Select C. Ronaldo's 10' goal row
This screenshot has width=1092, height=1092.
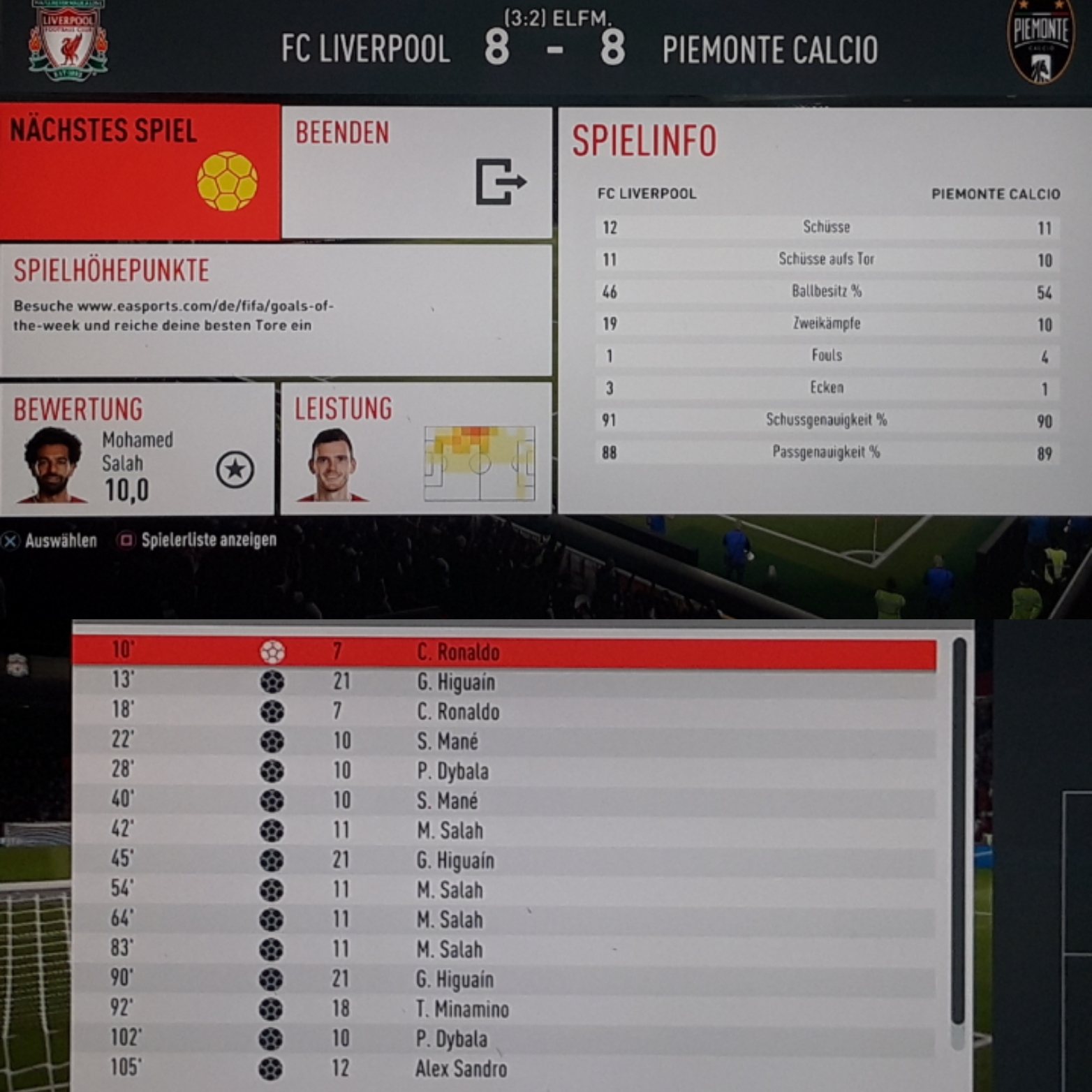point(504,652)
